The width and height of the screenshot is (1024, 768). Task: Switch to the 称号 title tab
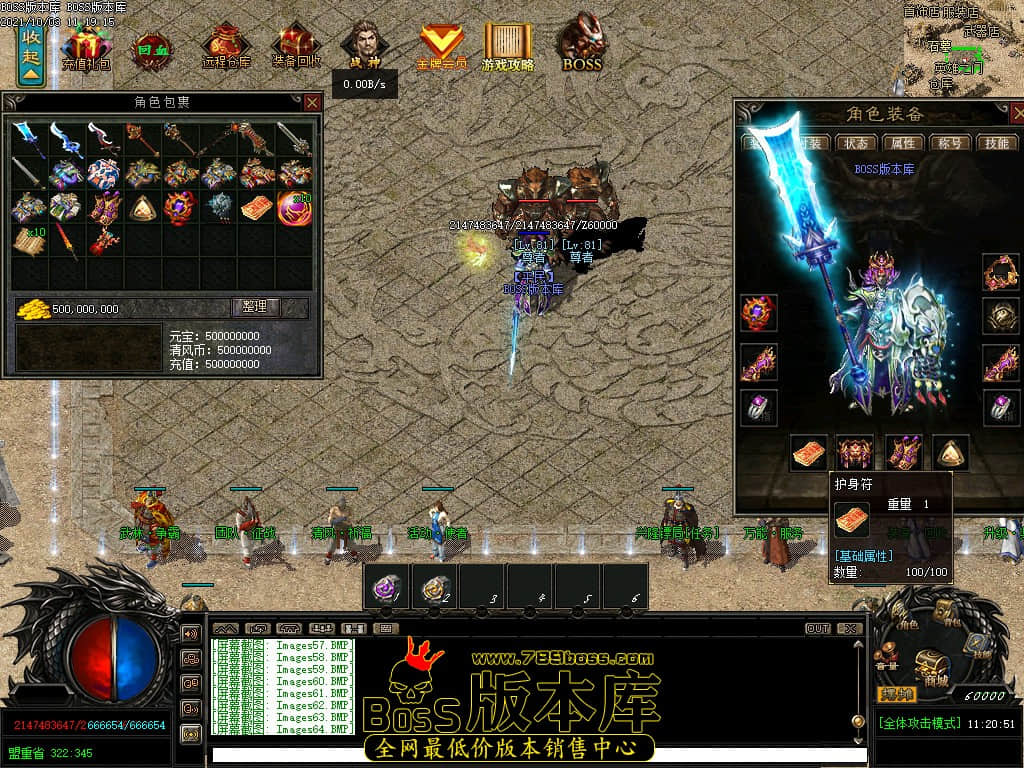(949, 143)
